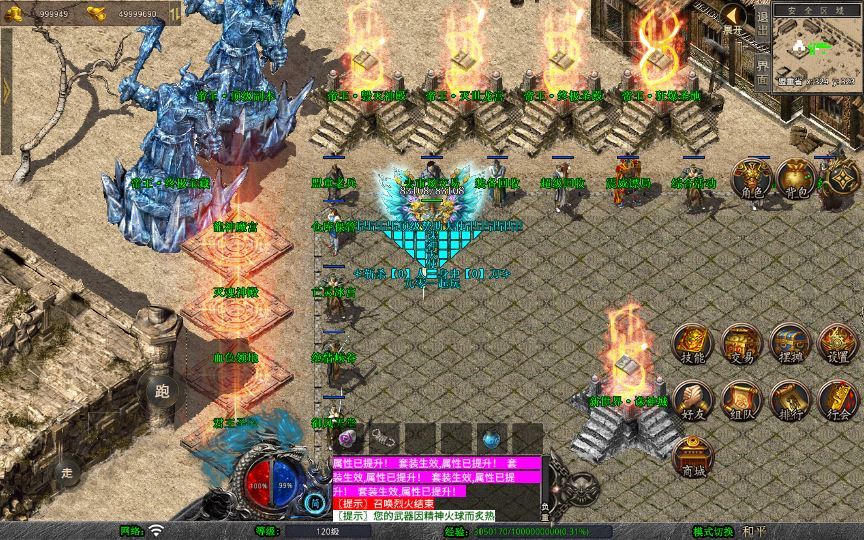The width and height of the screenshot is (864, 540).
Task: Toggle the 跑 run movement button
Action: coord(162,391)
